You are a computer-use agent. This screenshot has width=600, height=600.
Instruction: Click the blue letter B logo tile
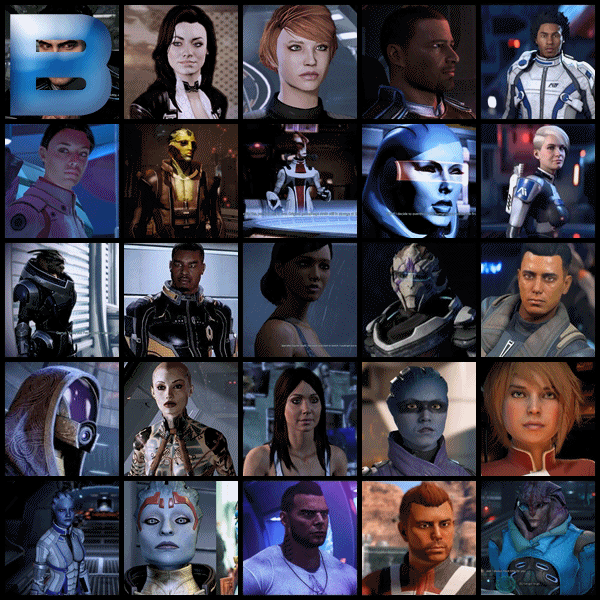pos(61,62)
